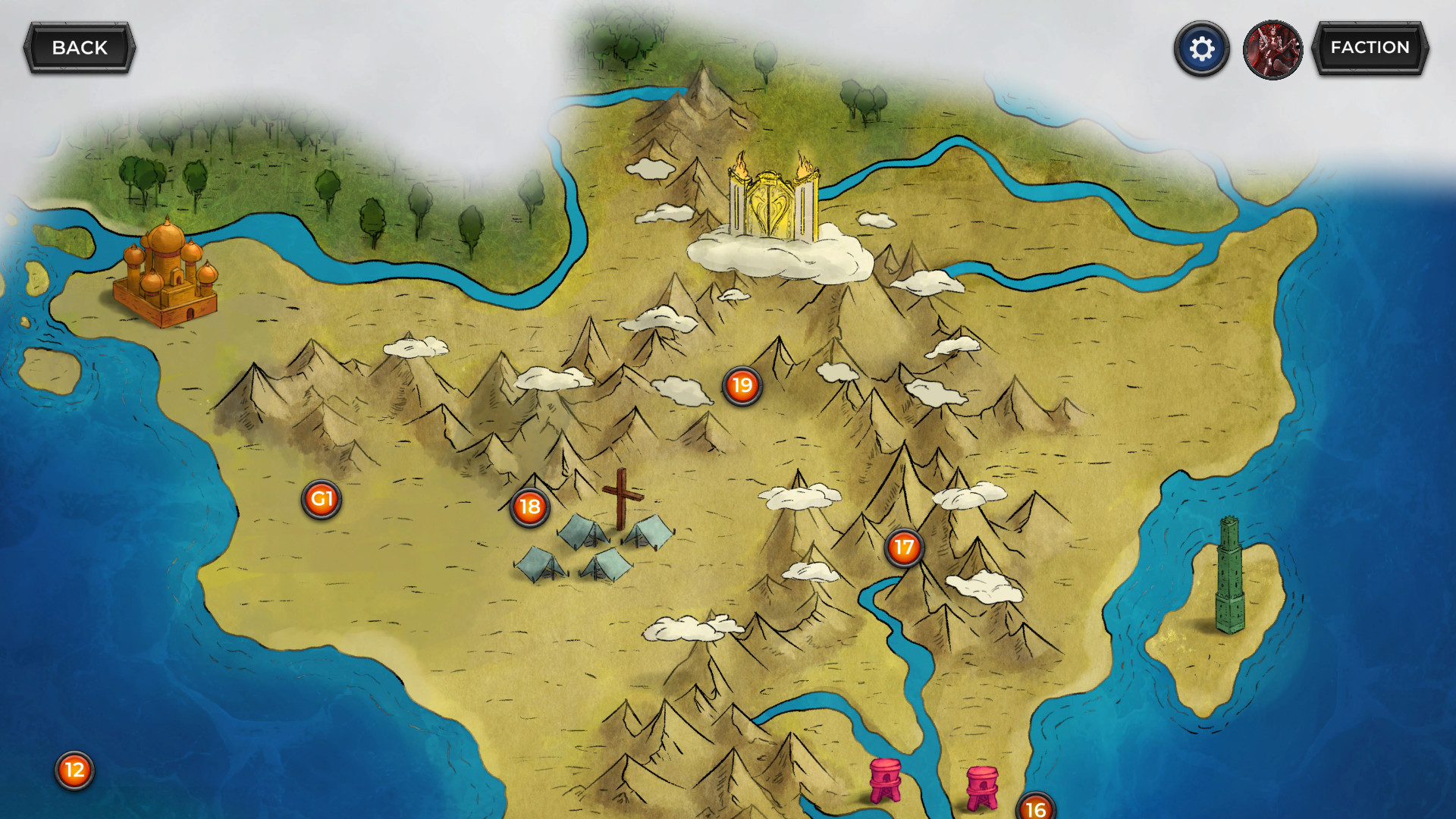Open level 19 in the northern mountains
Viewport: 1456px width, 819px height.
[x=741, y=385]
